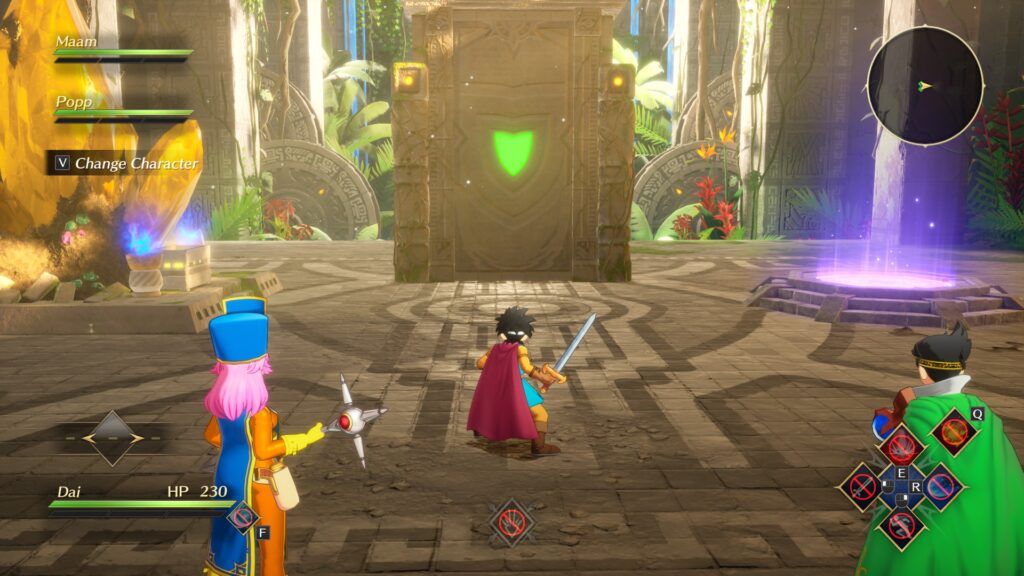Image resolution: width=1024 pixels, height=576 pixels.
Task: Activate the bottom skill slot in the skill diamond
Action: pos(901,527)
